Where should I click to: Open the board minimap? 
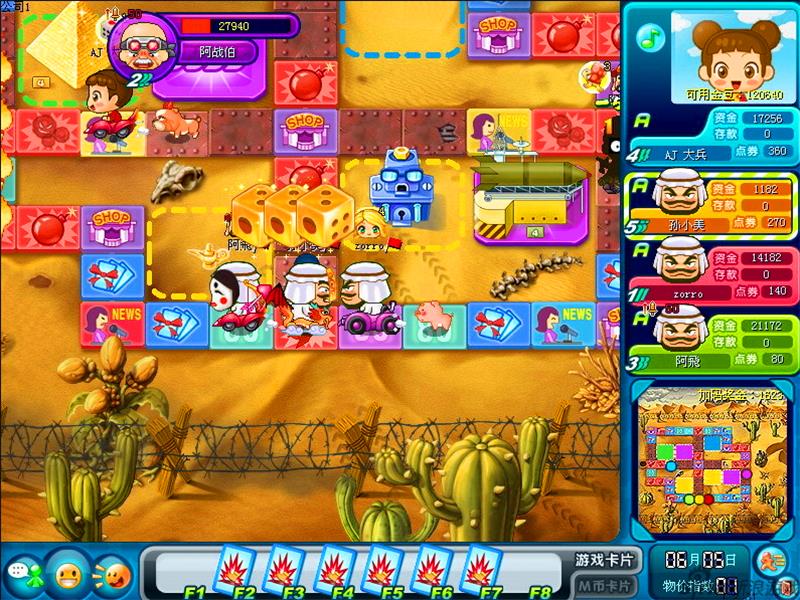[711, 467]
